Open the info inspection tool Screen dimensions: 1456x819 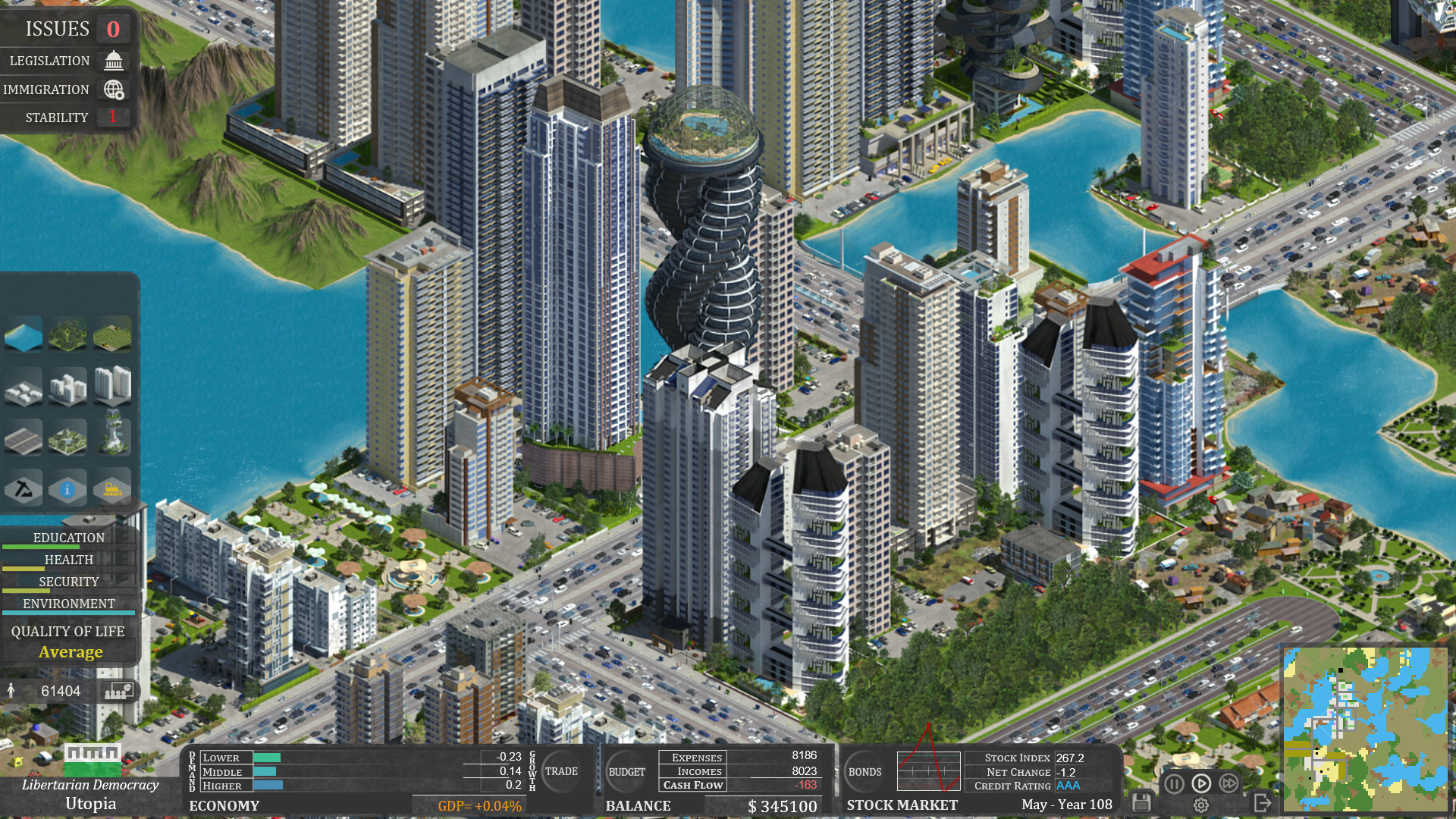tap(67, 490)
